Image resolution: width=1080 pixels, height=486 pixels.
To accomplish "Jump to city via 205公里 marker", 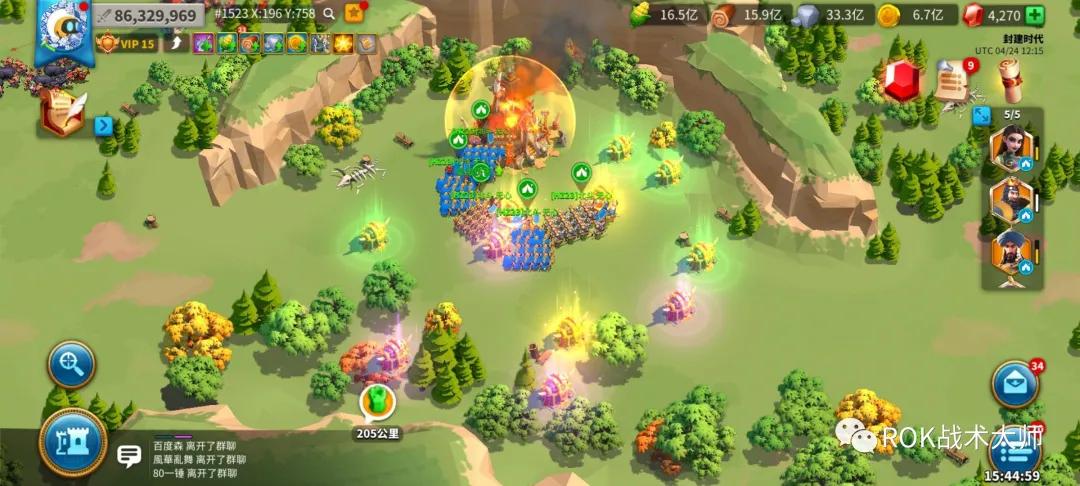I will click(377, 403).
